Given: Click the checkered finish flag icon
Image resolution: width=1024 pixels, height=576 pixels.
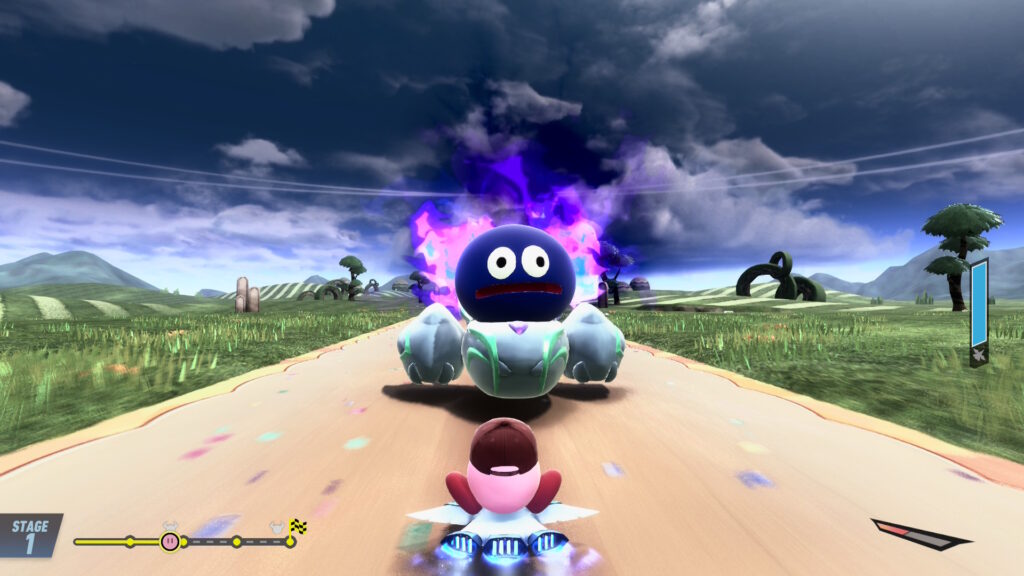Looking at the screenshot, I should click(297, 526).
